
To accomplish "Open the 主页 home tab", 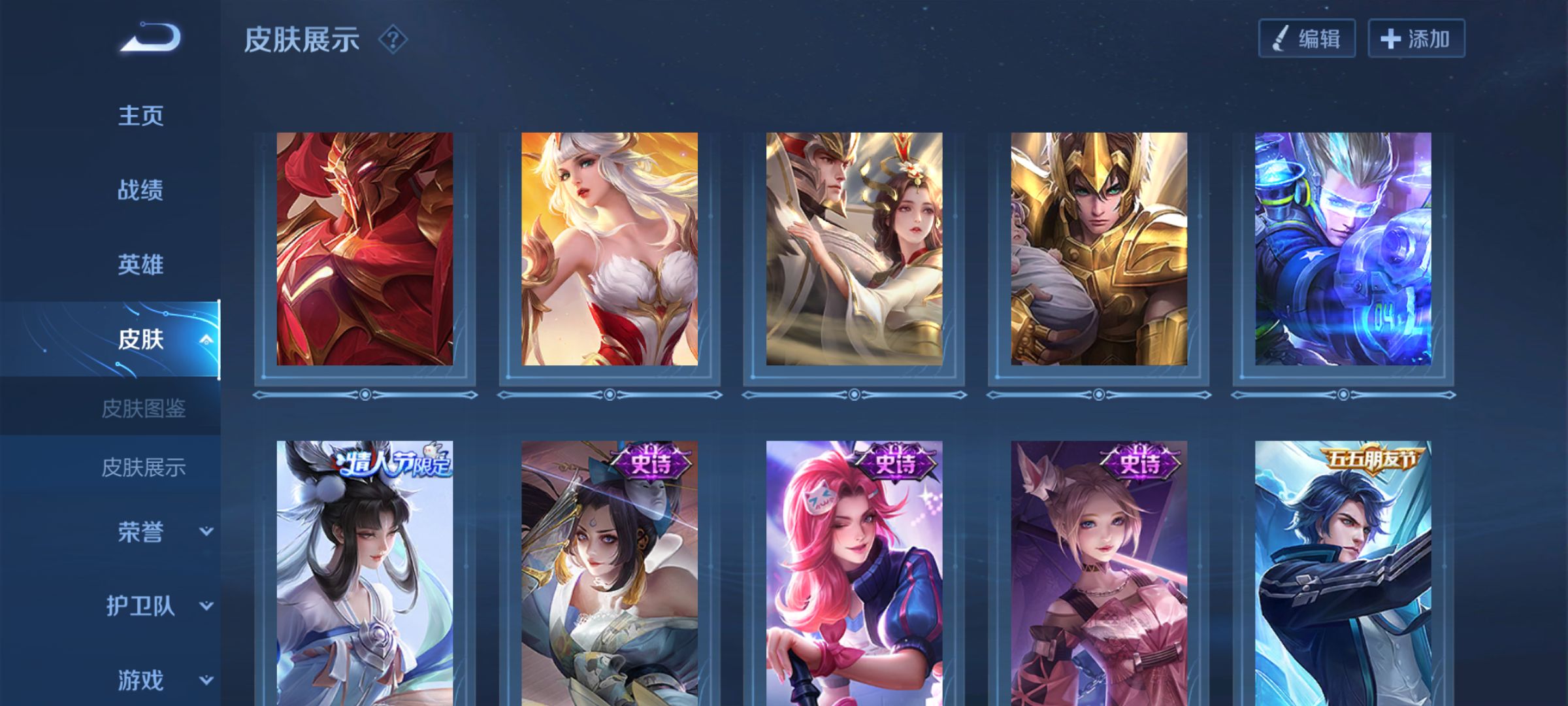I will (x=140, y=116).
